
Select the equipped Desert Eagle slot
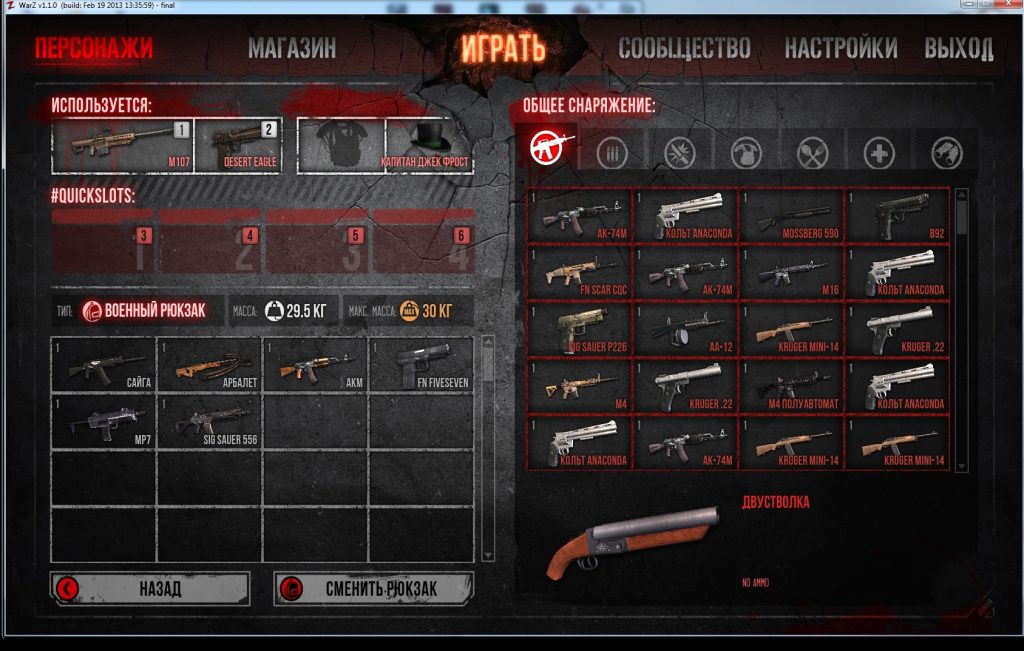click(x=237, y=145)
